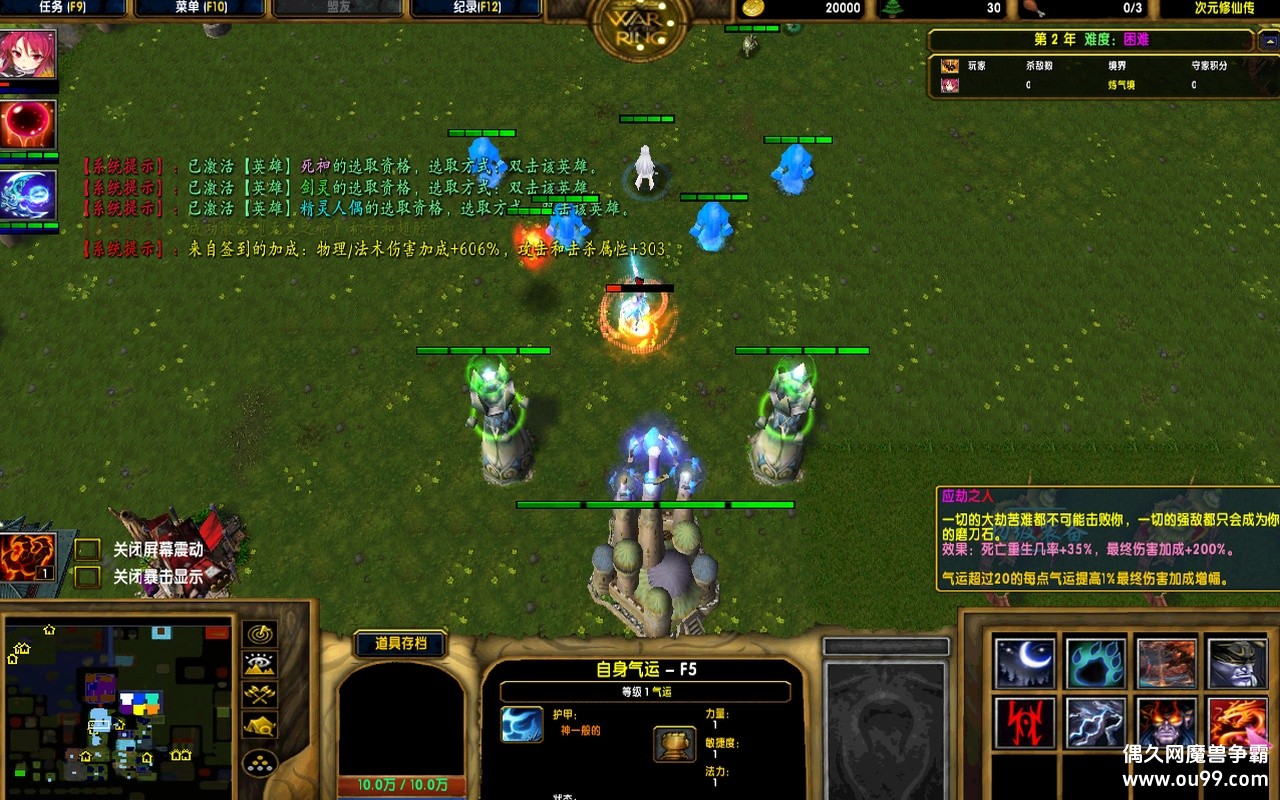Use the lightning storm cloud ability
The width and height of the screenshot is (1280, 800).
(1095, 722)
